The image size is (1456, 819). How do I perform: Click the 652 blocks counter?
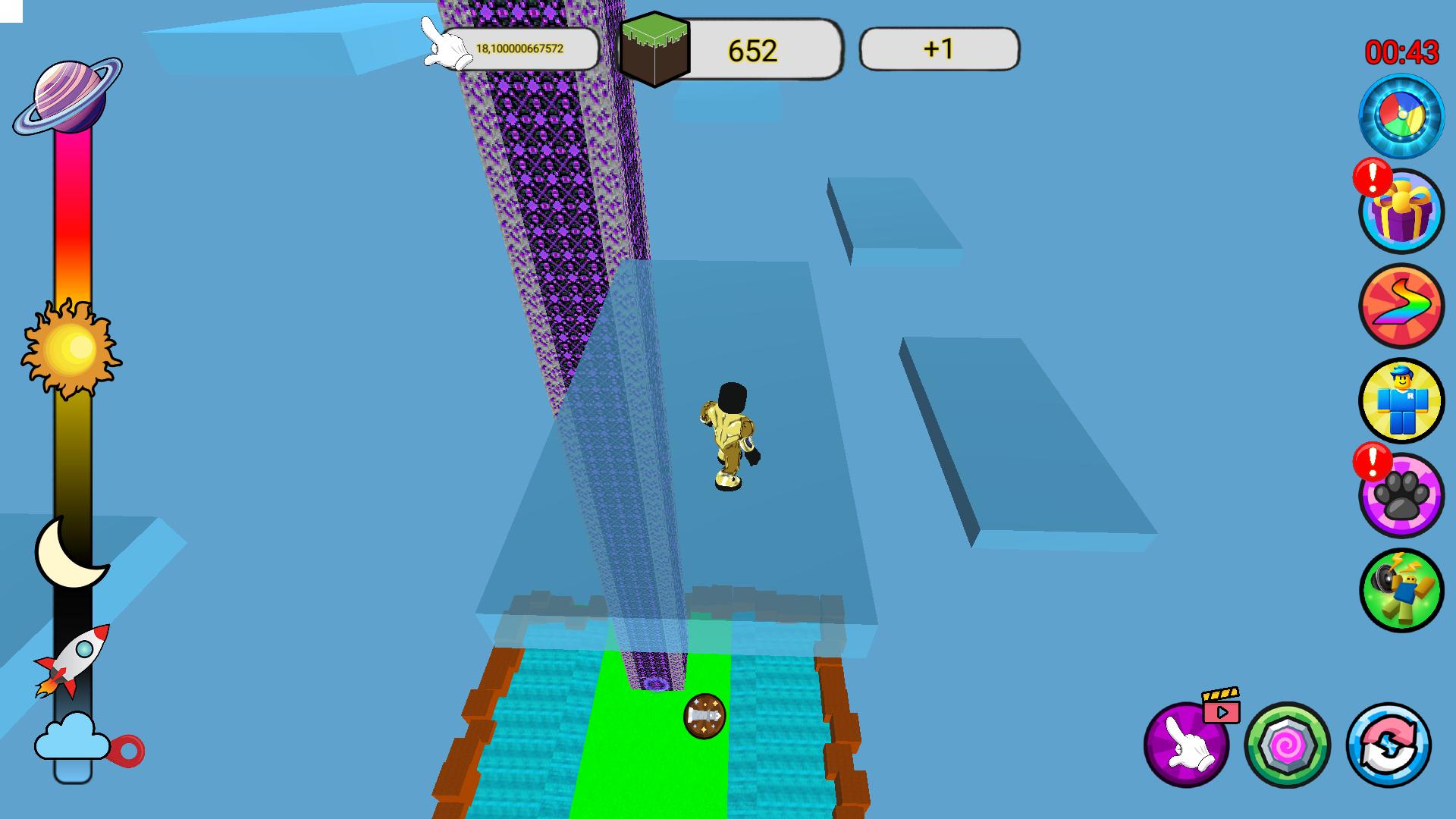click(751, 49)
